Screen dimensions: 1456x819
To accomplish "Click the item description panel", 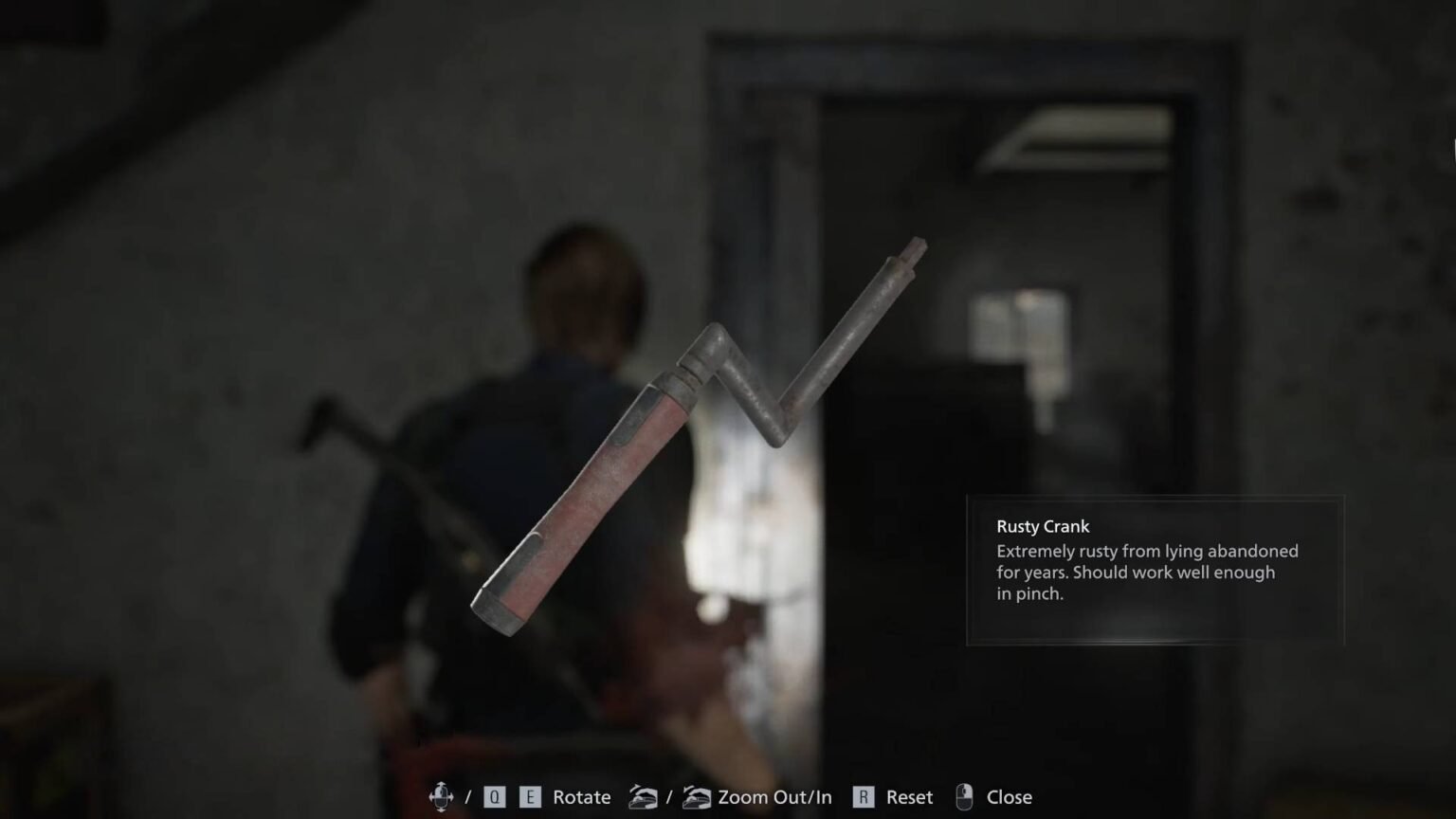I will coord(1155,569).
